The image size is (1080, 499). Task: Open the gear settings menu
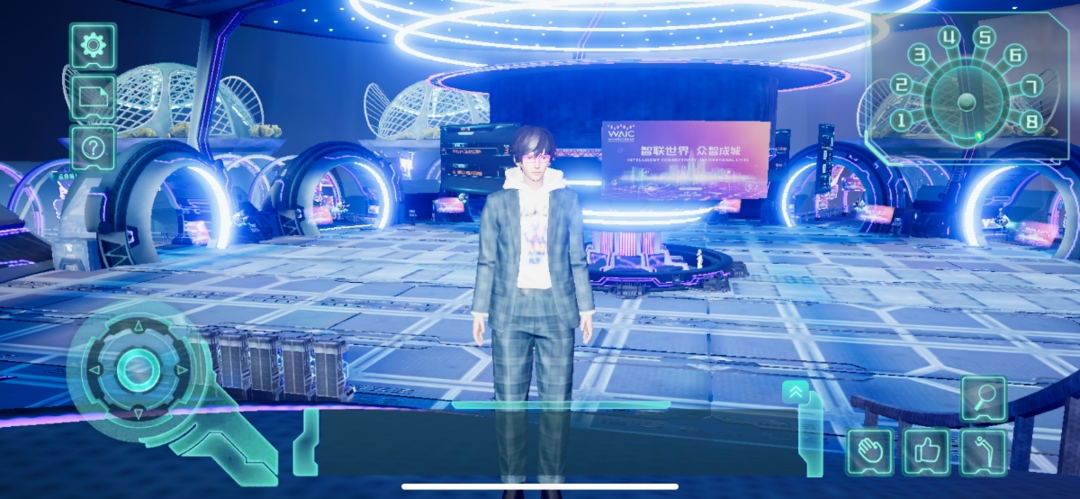coord(93,45)
